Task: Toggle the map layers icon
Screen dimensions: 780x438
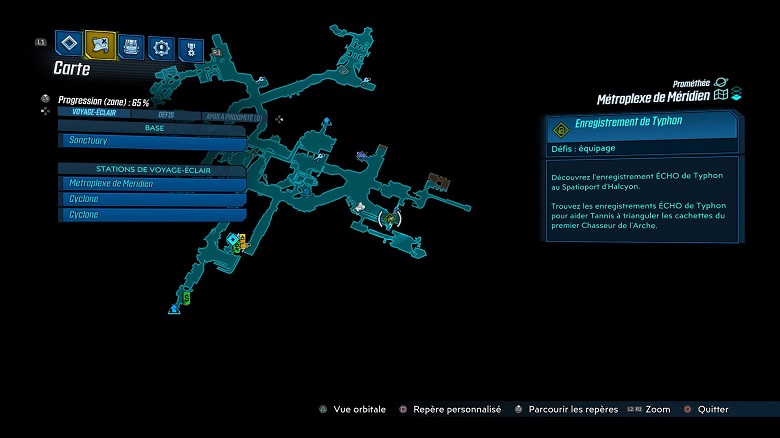Action: pyautogui.click(x=736, y=95)
